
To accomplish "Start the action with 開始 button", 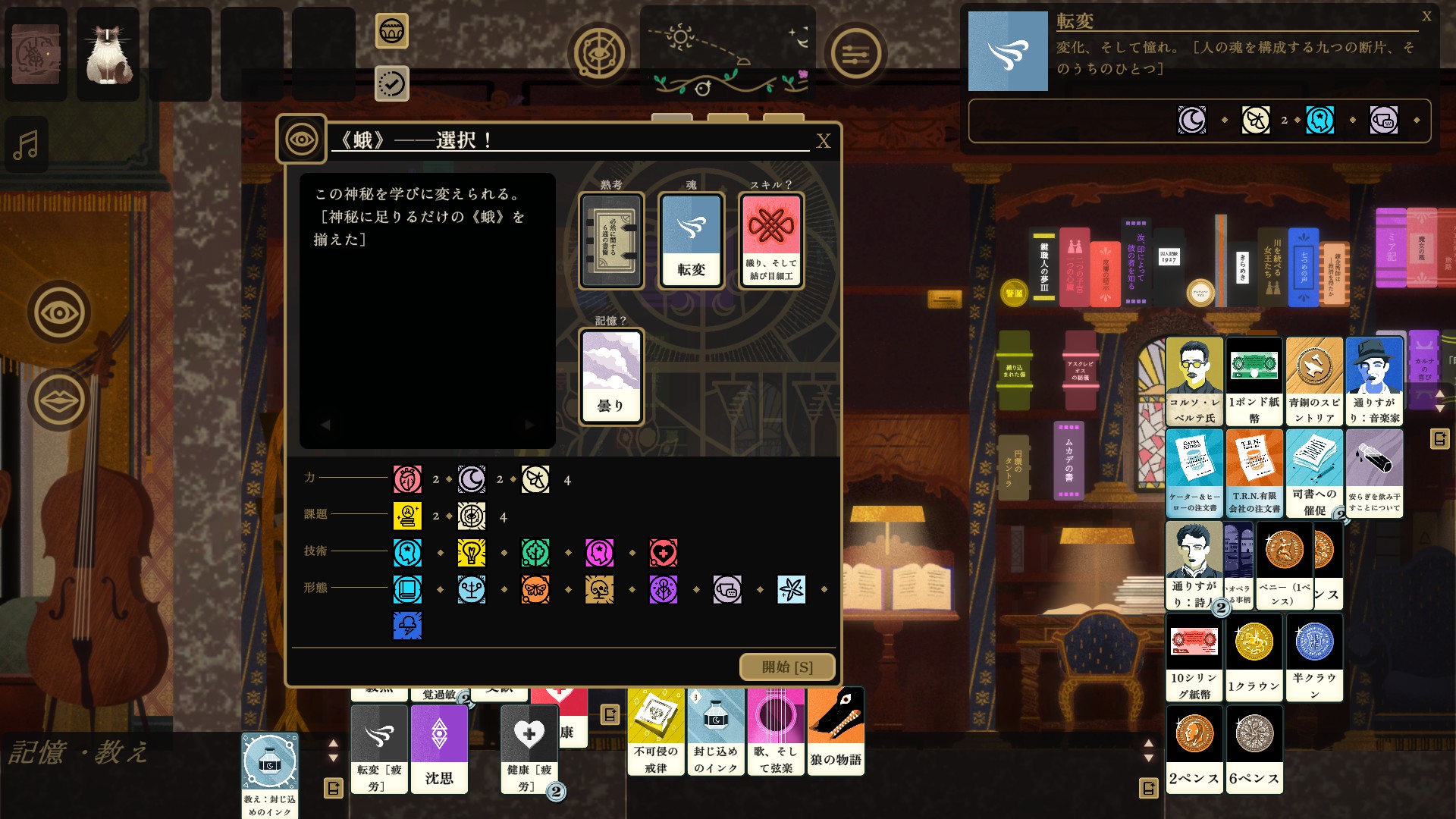I will (x=787, y=667).
